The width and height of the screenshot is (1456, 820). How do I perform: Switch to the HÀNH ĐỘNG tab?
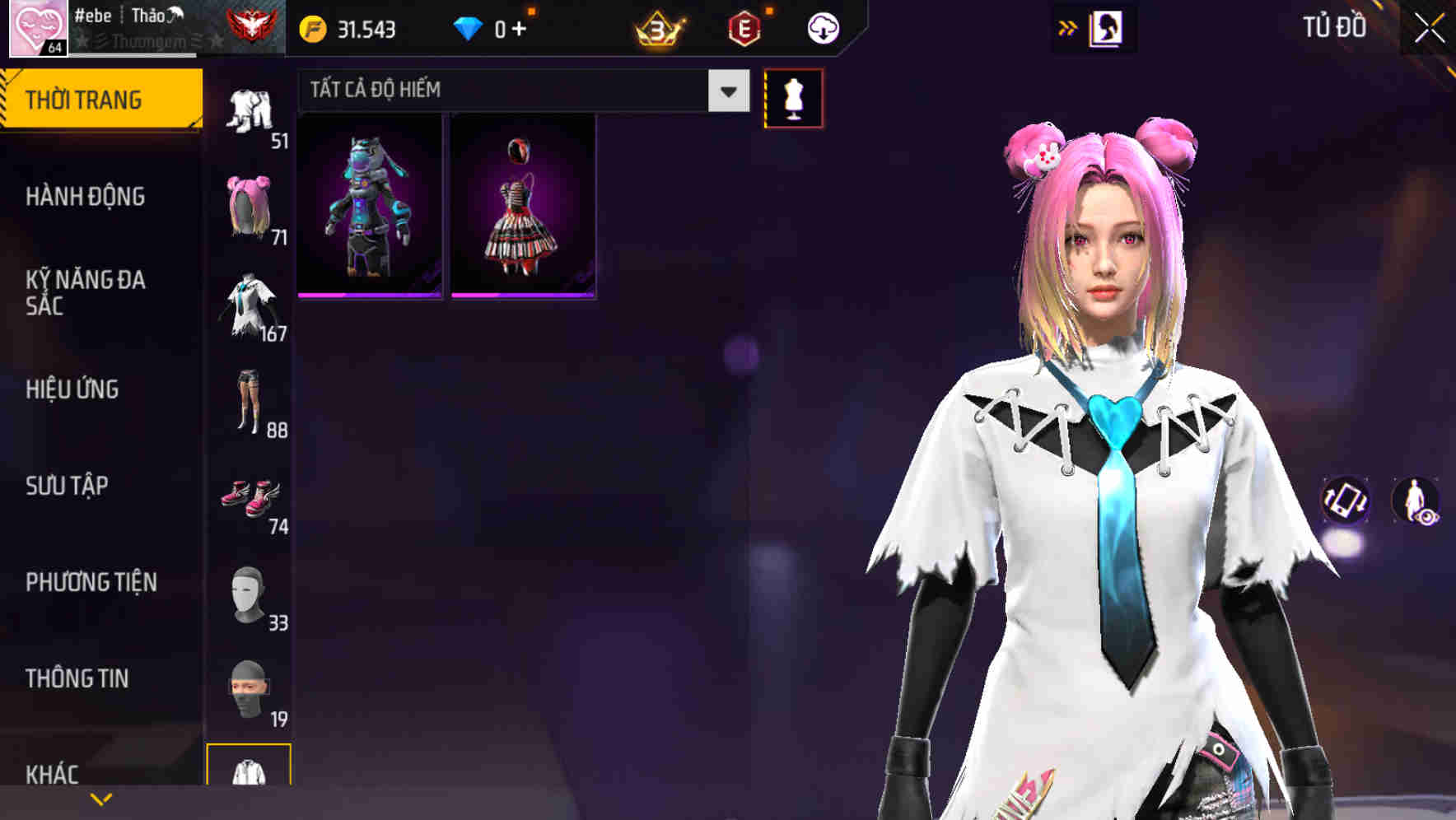click(x=86, y=197)
